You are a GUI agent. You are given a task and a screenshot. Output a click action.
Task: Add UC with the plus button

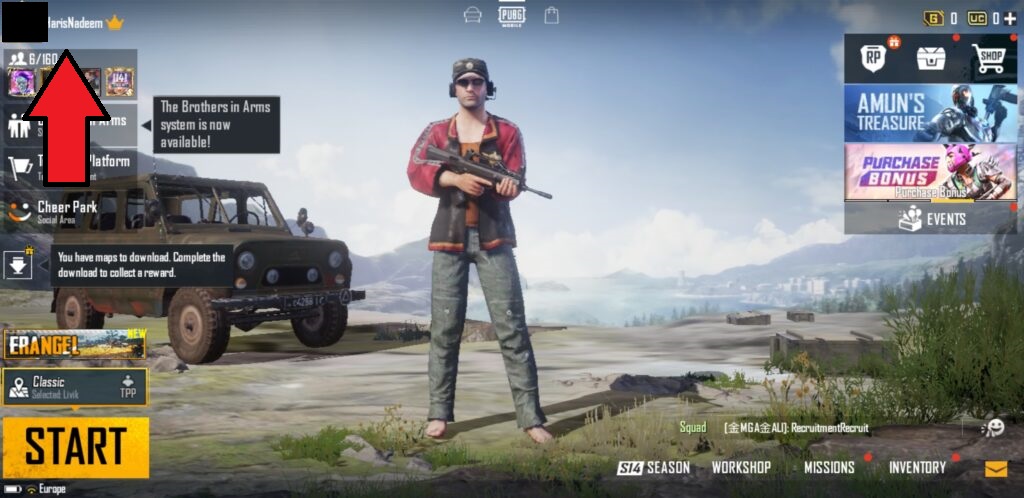coord(1009,18)
